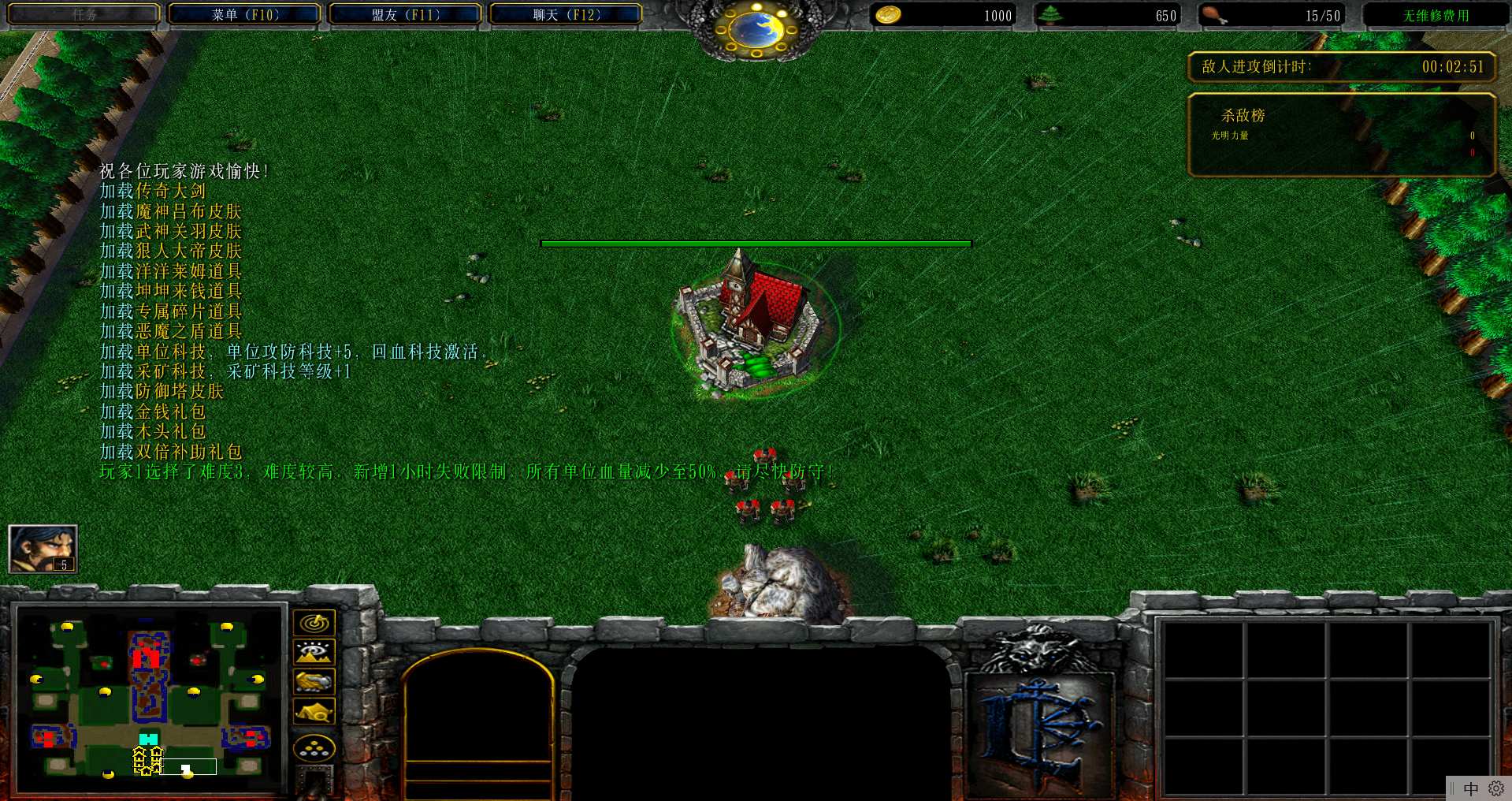1512x801 pixels.
Task: Select the level 5 hero portrait
Action: pyautogui.click(x=43, y=549)
